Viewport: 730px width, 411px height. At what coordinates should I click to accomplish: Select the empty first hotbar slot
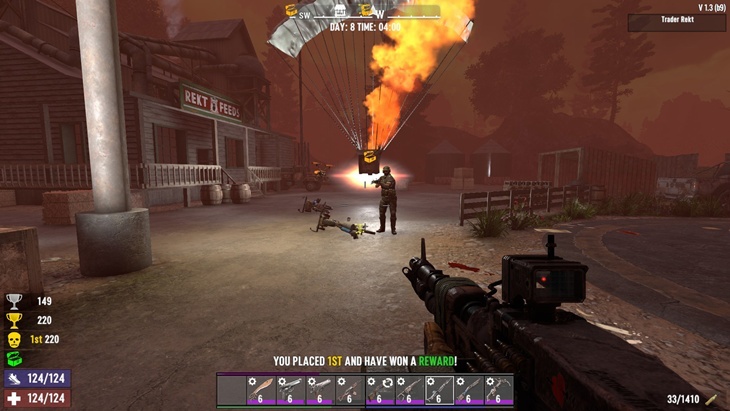click(x=231, y=389)
